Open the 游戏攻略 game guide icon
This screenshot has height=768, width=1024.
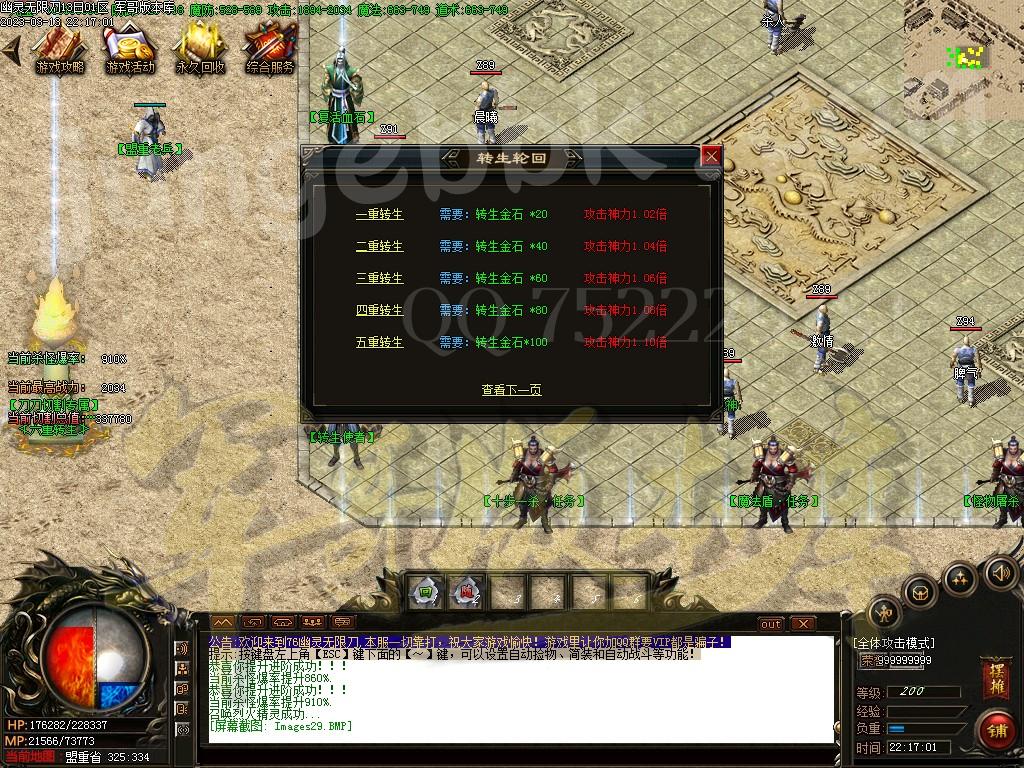coord(60,48)
